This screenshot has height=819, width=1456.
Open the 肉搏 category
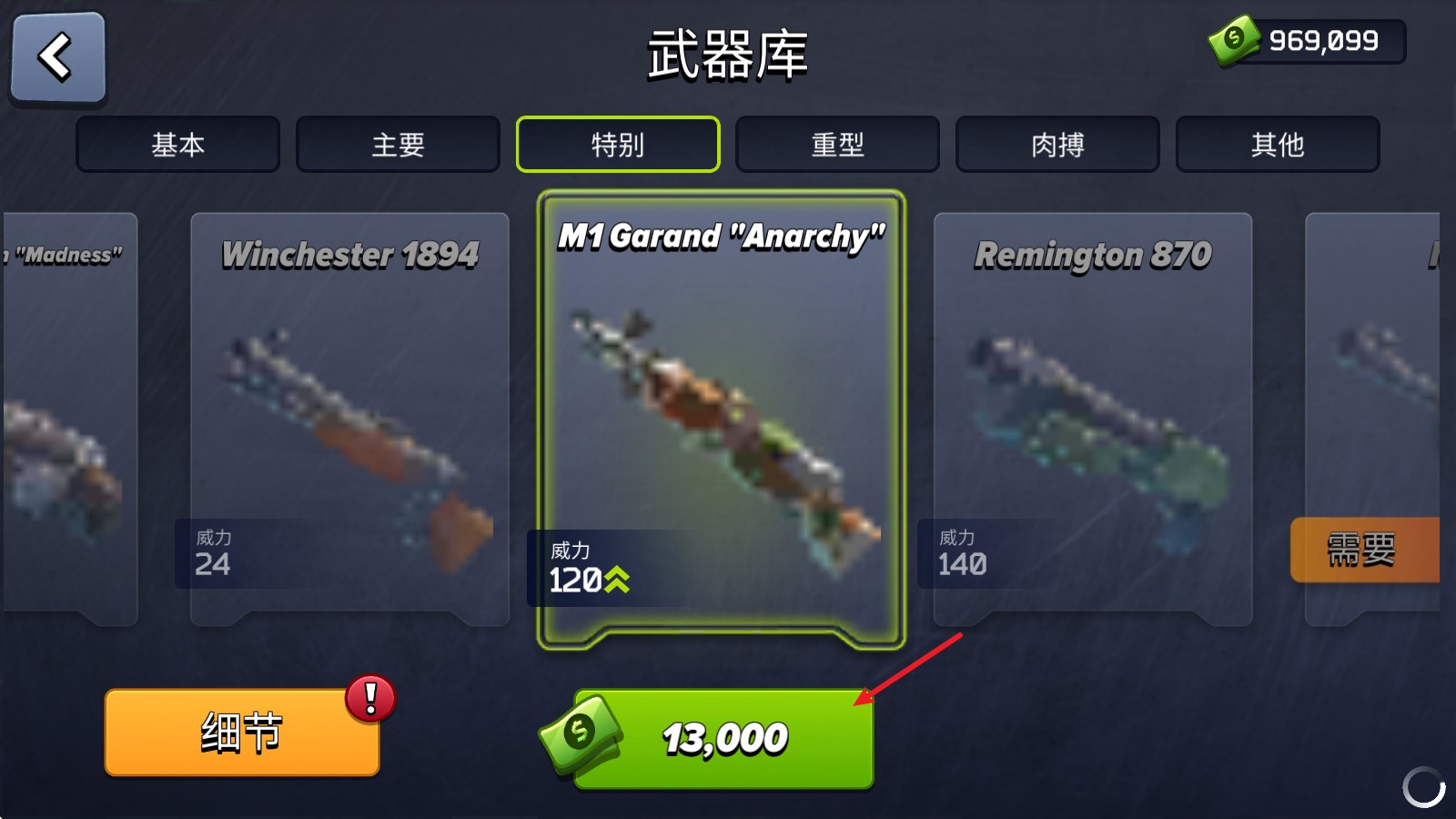tap(1057, 144)
